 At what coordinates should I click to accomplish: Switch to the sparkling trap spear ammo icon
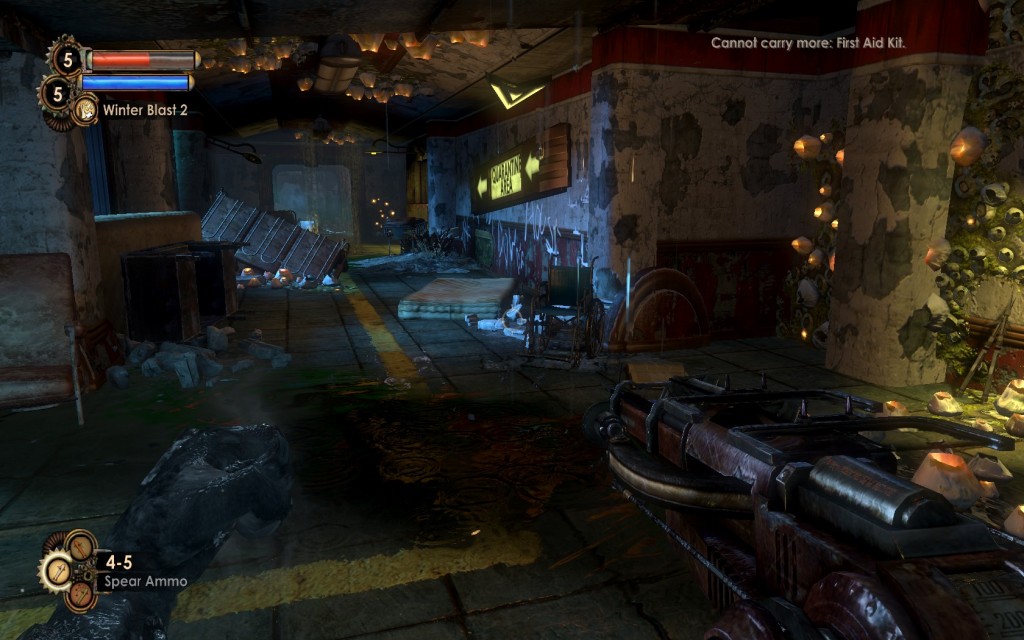click(x=80, y=596)
